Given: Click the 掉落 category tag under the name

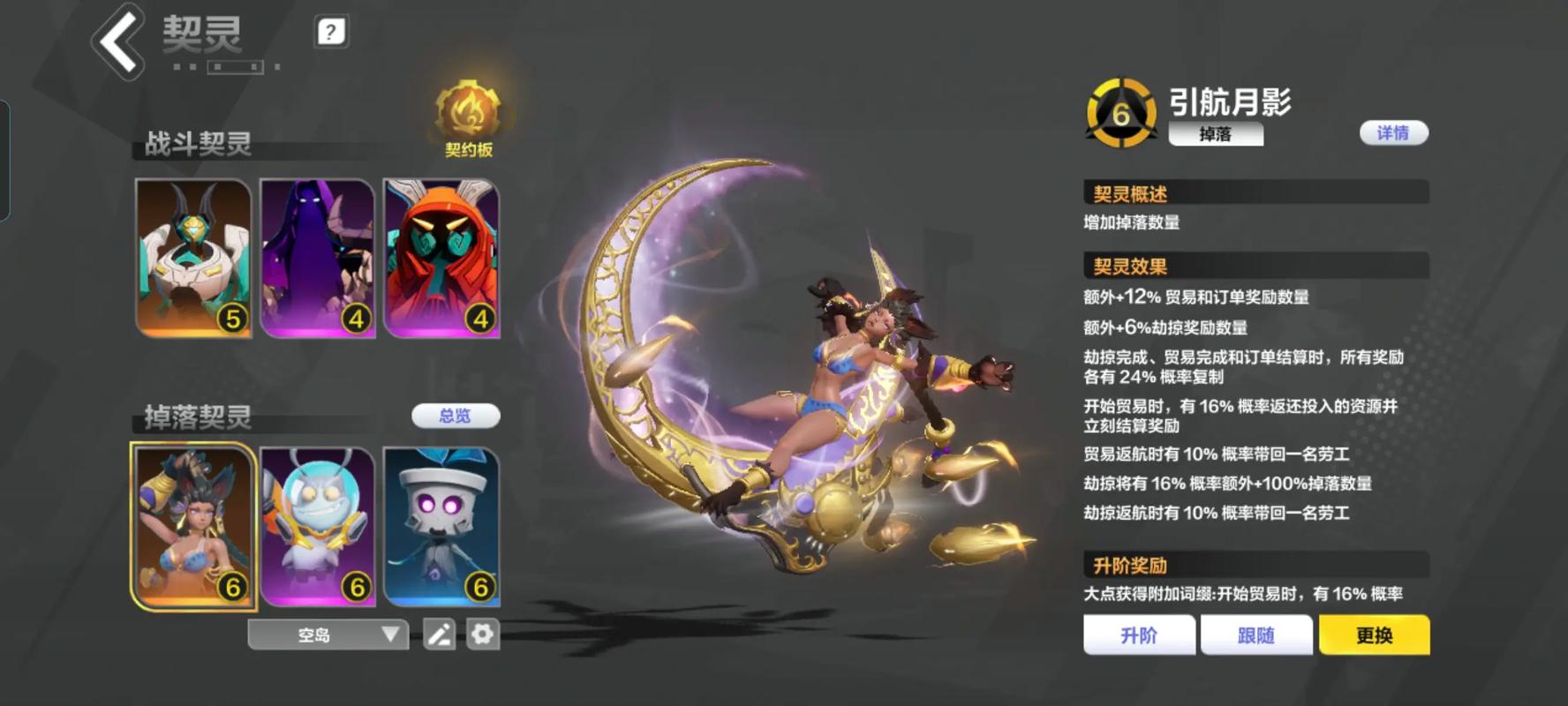Looking at the screenshot, I should point(1216,135).
